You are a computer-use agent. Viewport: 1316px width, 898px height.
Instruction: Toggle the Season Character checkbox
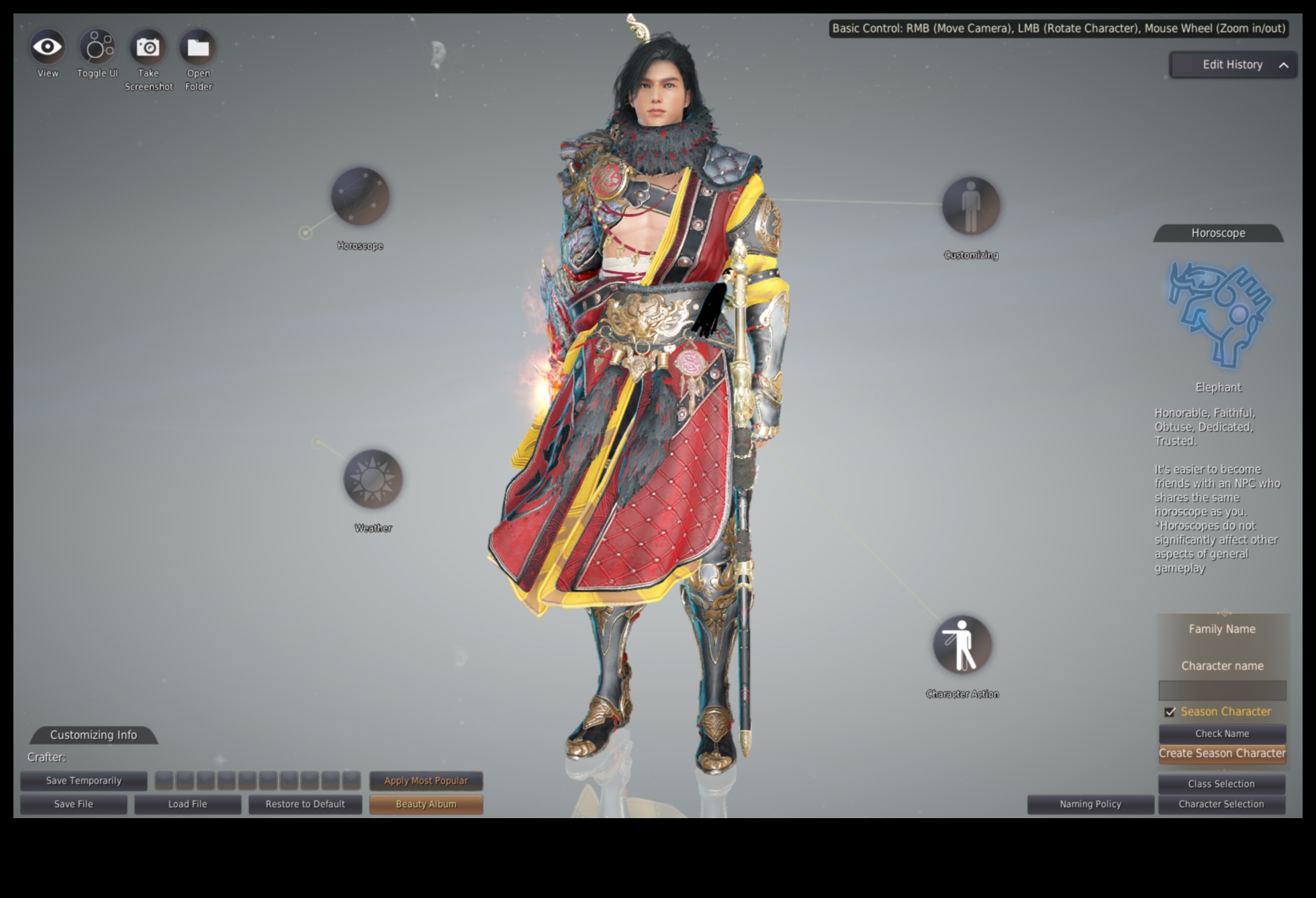pos(1170,711)
